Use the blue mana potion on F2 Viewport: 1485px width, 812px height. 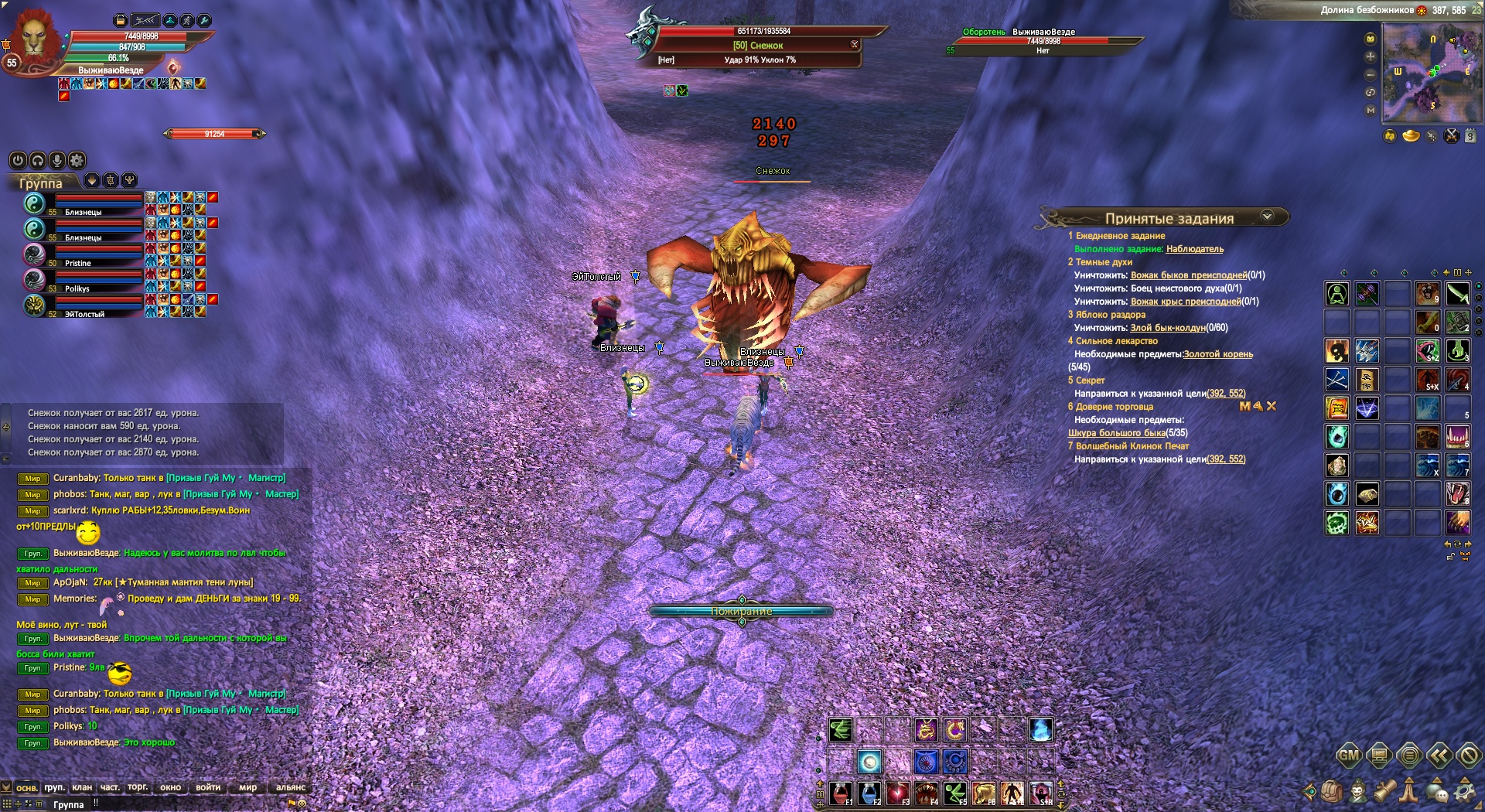(x=869, y=793)
